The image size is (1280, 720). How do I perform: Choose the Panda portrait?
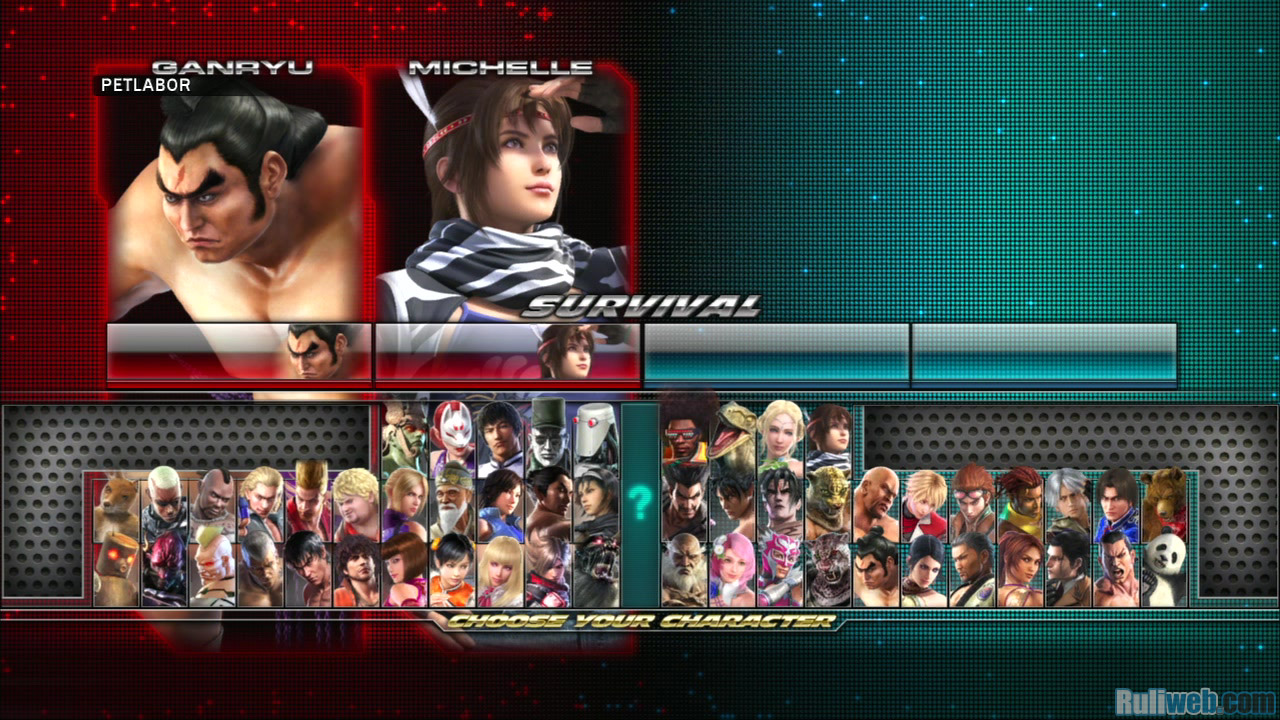tap(1164, 569)
